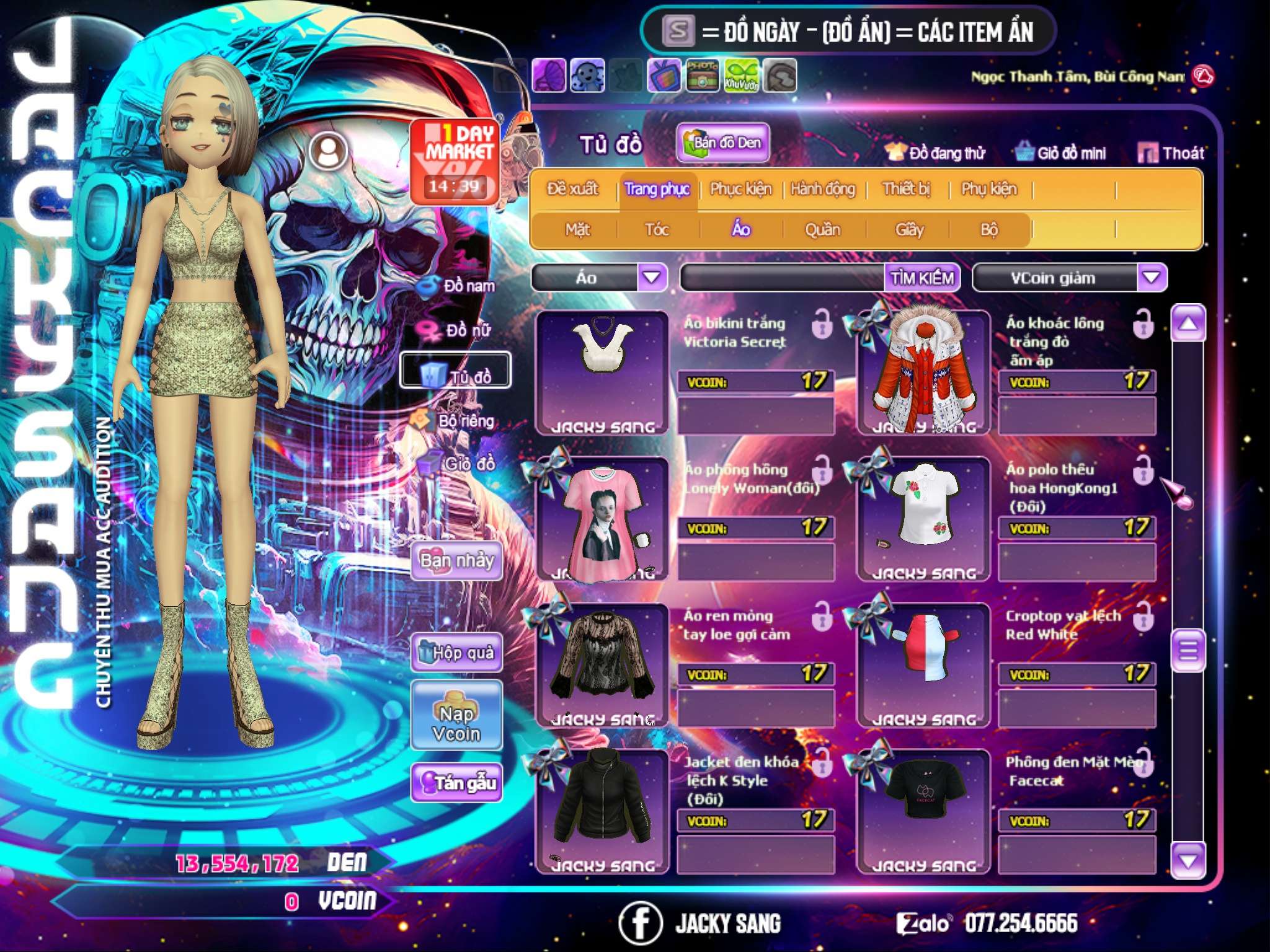Open the Bán đồ Den shop
The image size is (1270, 952).
coord(722,143)
